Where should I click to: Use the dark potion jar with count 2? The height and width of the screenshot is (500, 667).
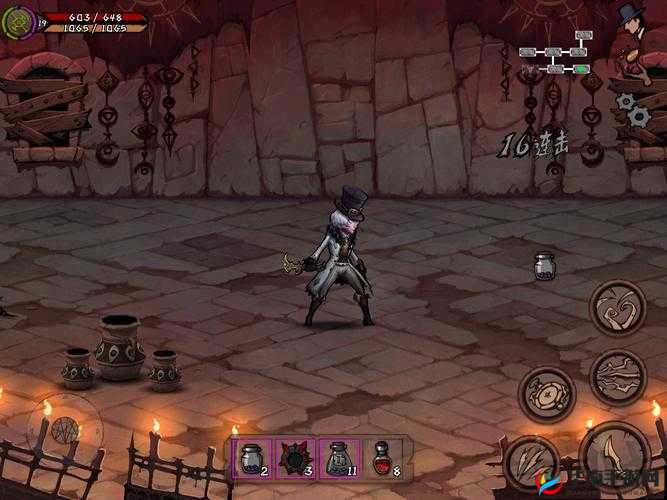(x=253, y=459)
